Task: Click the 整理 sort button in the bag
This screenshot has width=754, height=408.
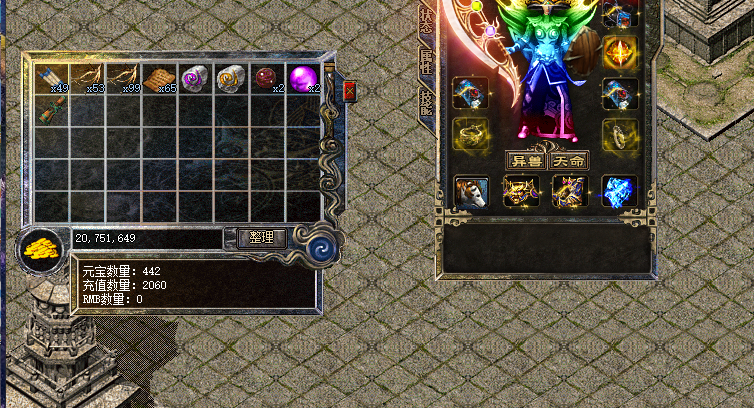Action: click(x=262, y=238)
